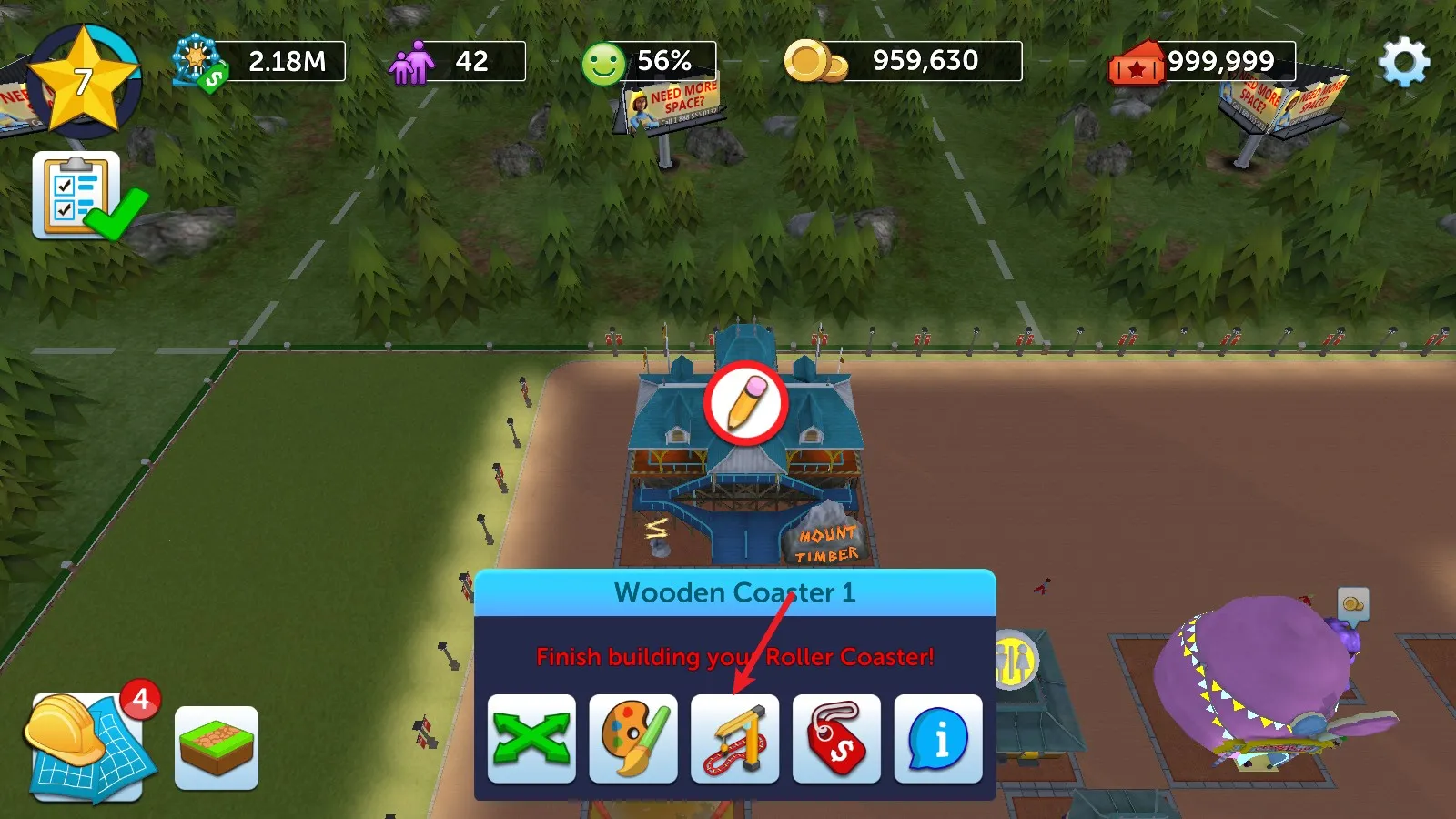Open the paint palette customization
The width and height of the screenshot is (1456, 819).
click(633, 739)
